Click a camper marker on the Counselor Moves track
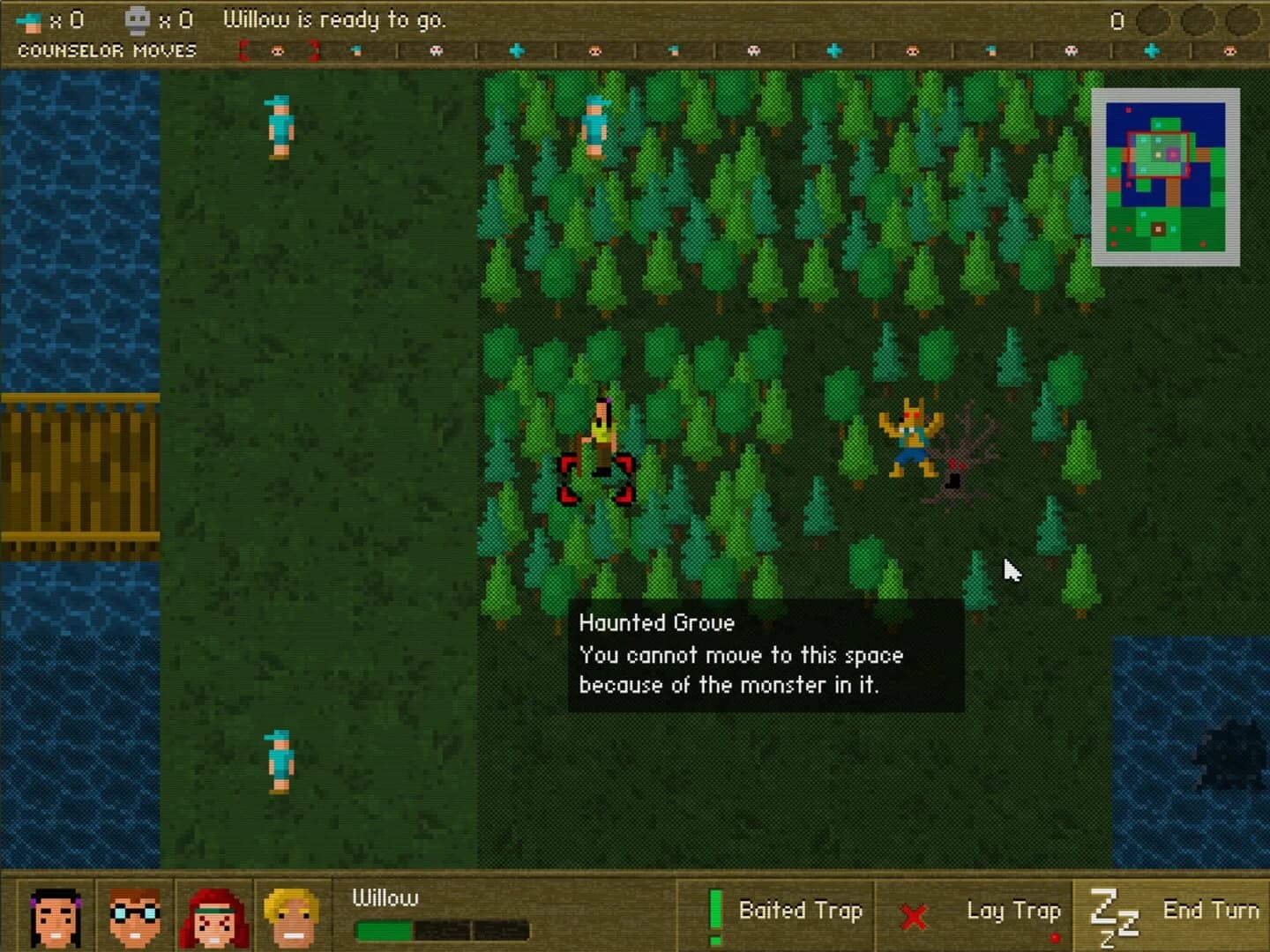 (x=357, y=51)
